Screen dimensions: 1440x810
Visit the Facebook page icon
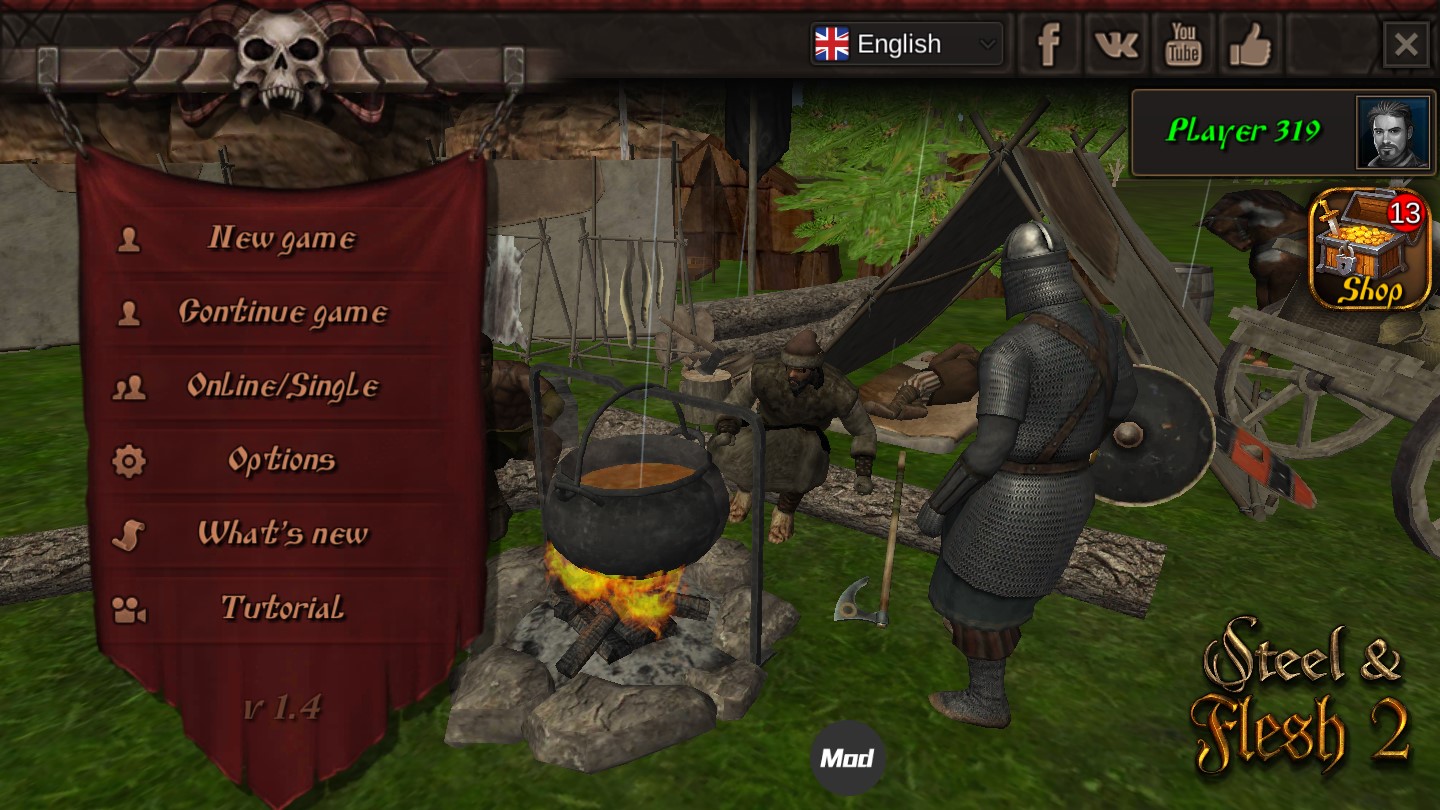(1048, 45)
